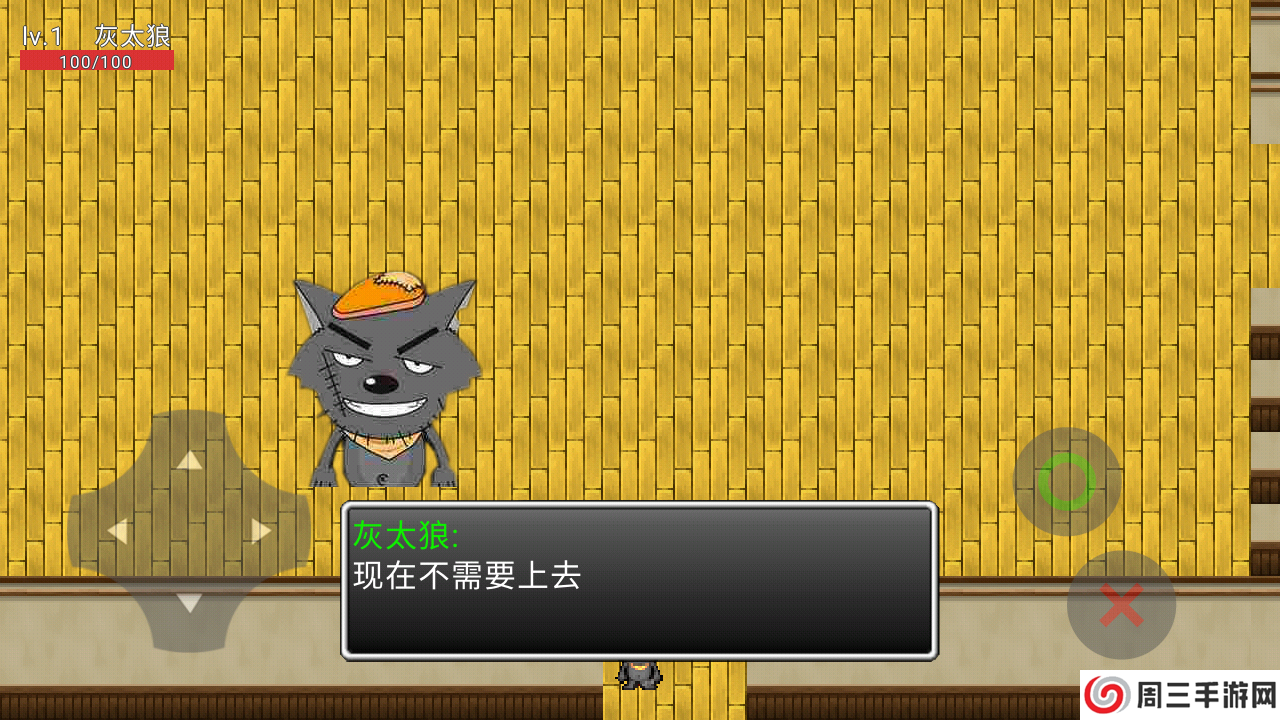This screenshot has width=1280, height=720.
Task: Tap the dialogue box to advance text
Action: [x=640, y=580]
